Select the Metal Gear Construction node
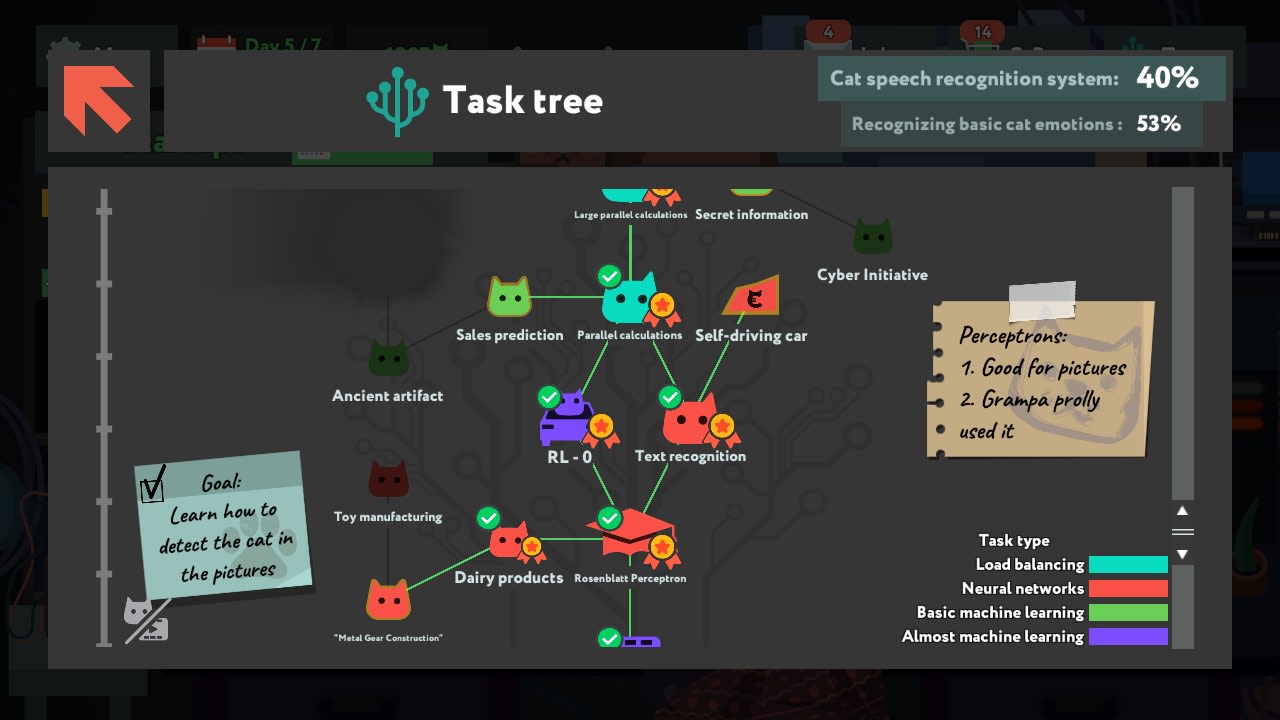 click(x=388, y=601)
